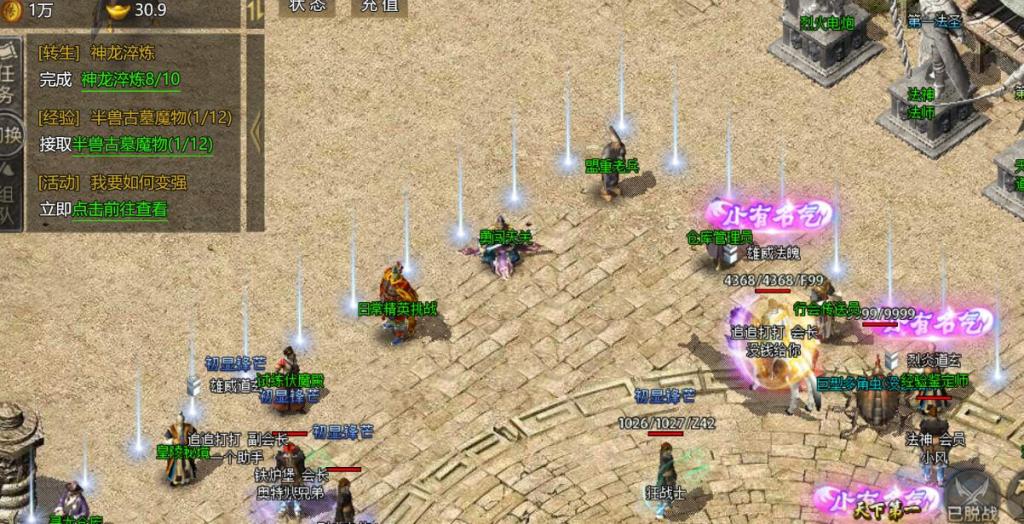Open the 点击前往查看 activity link
The height and width of the screenshot is (524, 1024).
click(120, 209)
